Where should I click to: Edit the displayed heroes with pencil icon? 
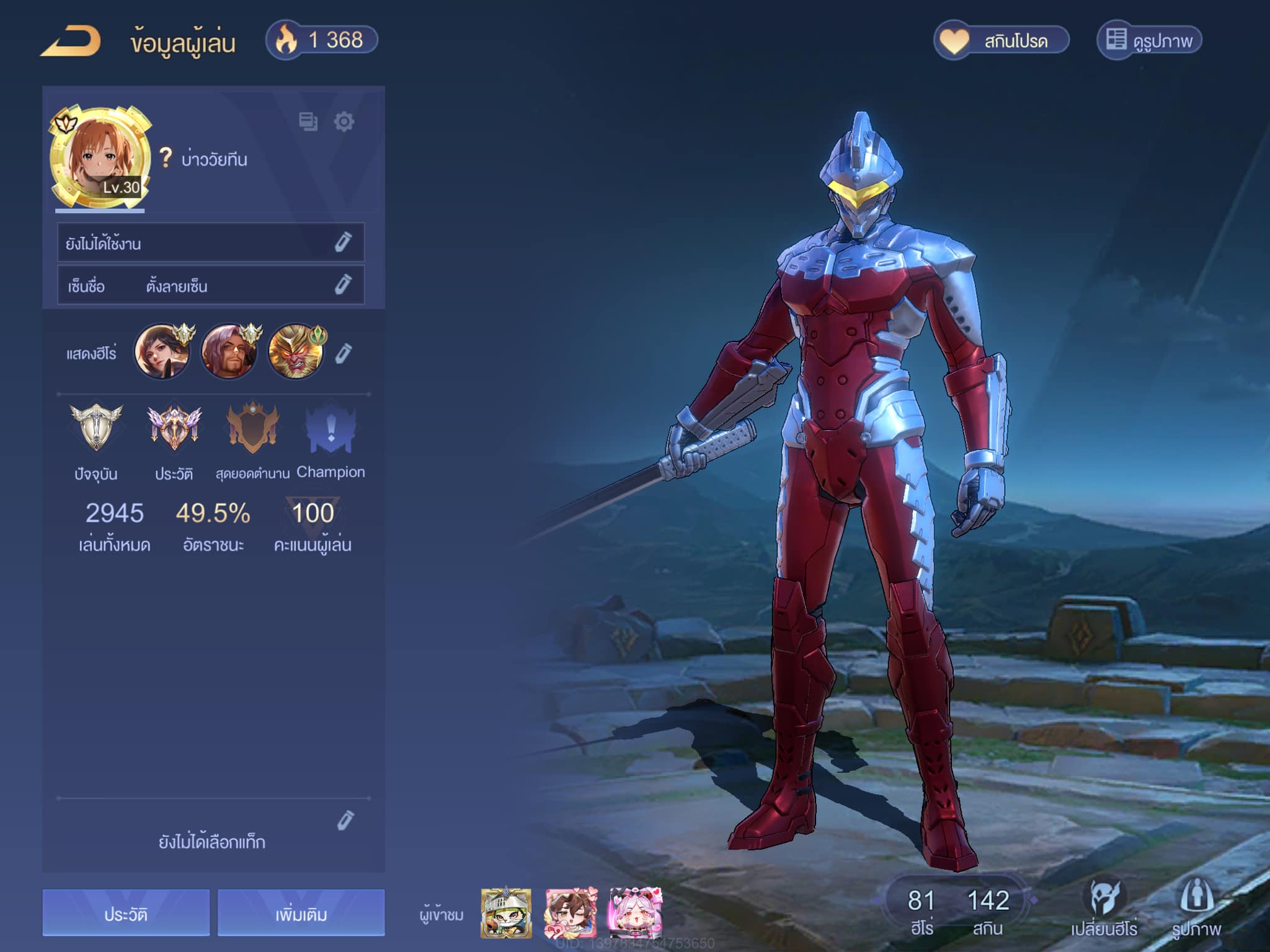click(x=344, y=353)
